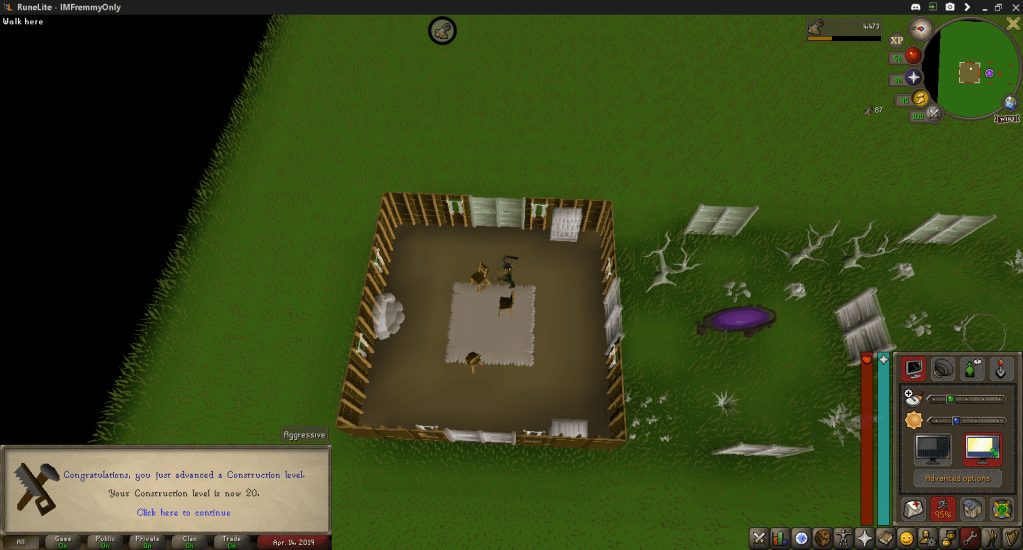The image size is (1023, 550).
Task: Select the Trade chat filter tab
Action: pyautogui.click(x=231, y=541)
